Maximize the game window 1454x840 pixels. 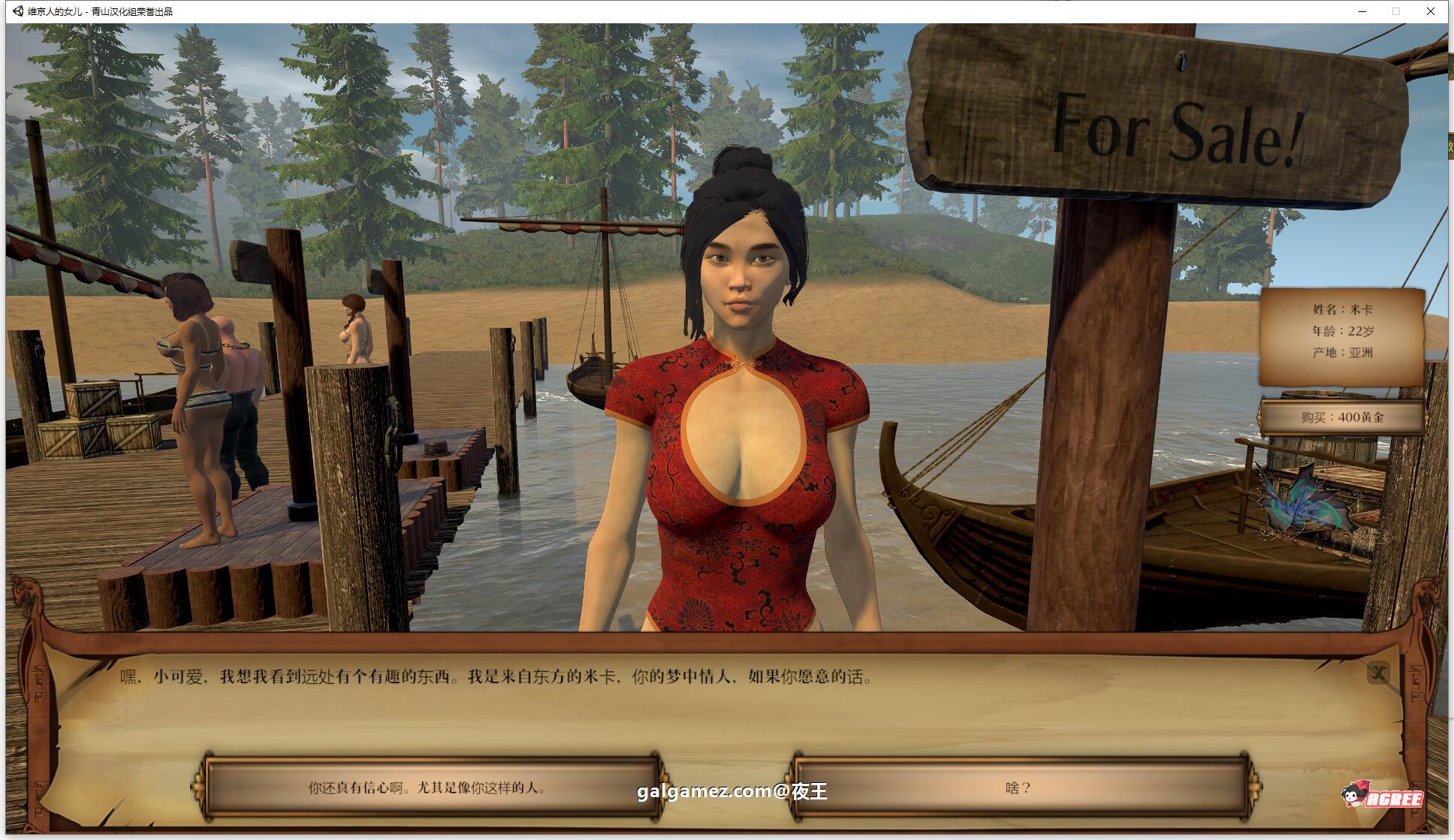1396,11
